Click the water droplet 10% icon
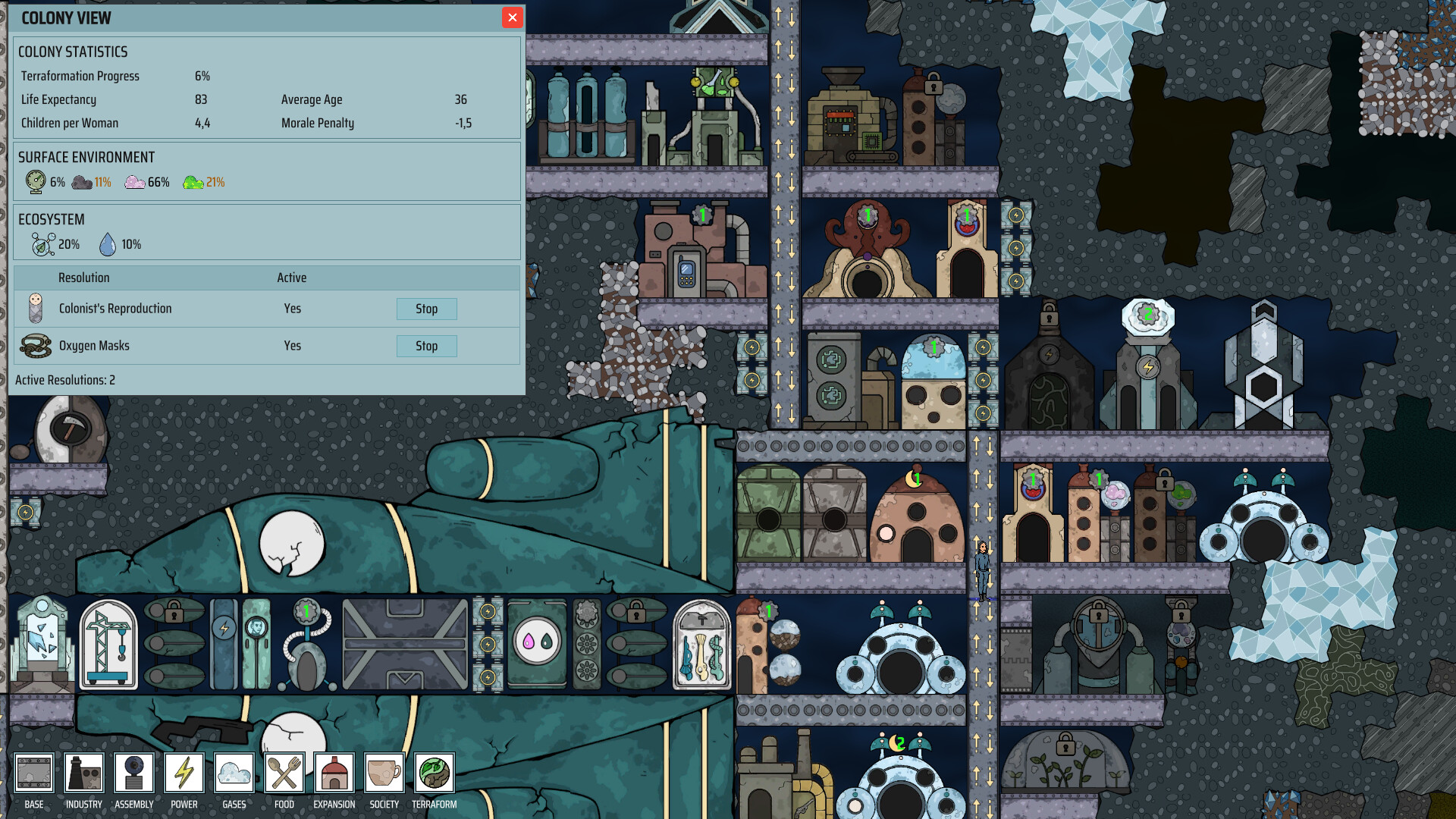 coord(108,243)
